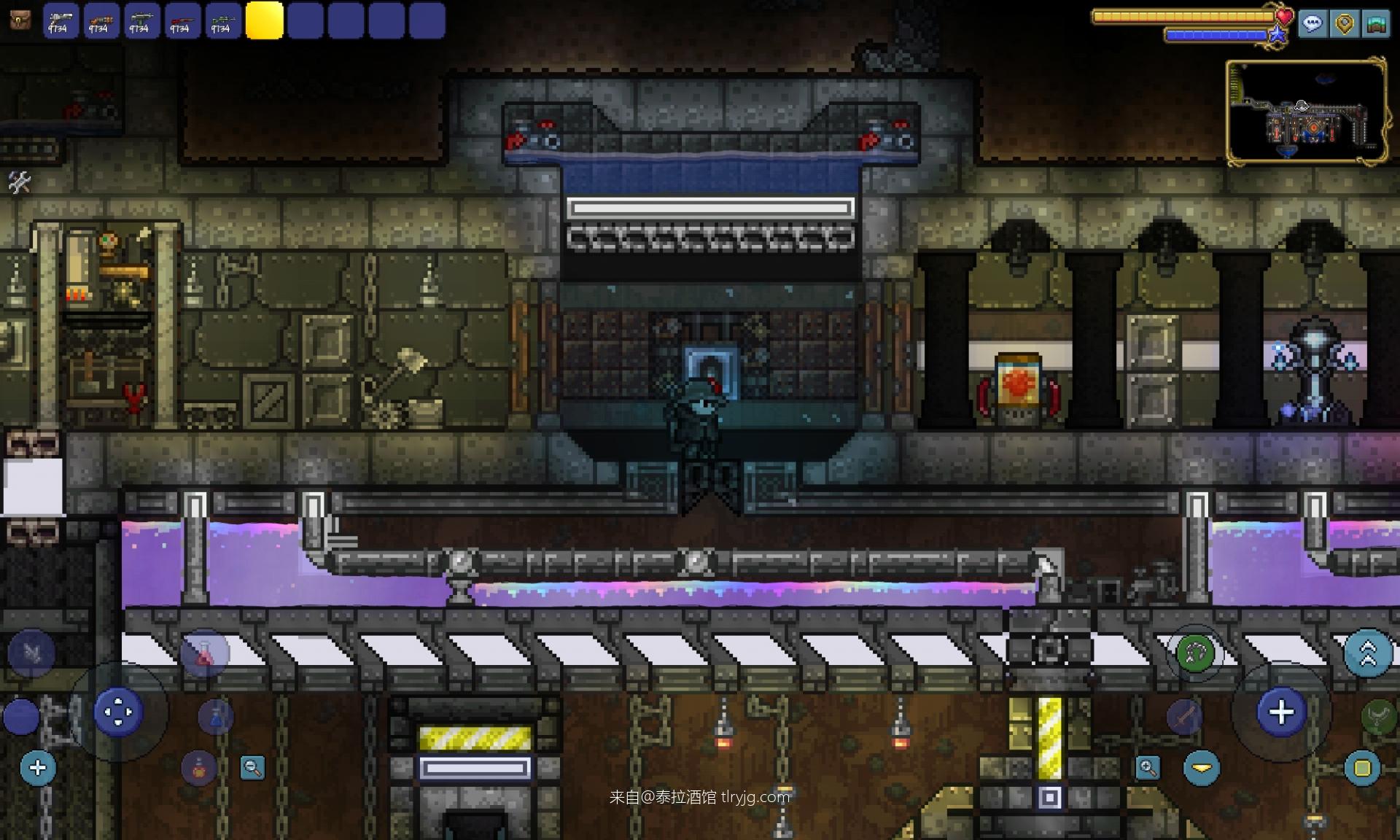Tap the green grappling hook button
1400x840 pixels.
tap(1195, 653)
